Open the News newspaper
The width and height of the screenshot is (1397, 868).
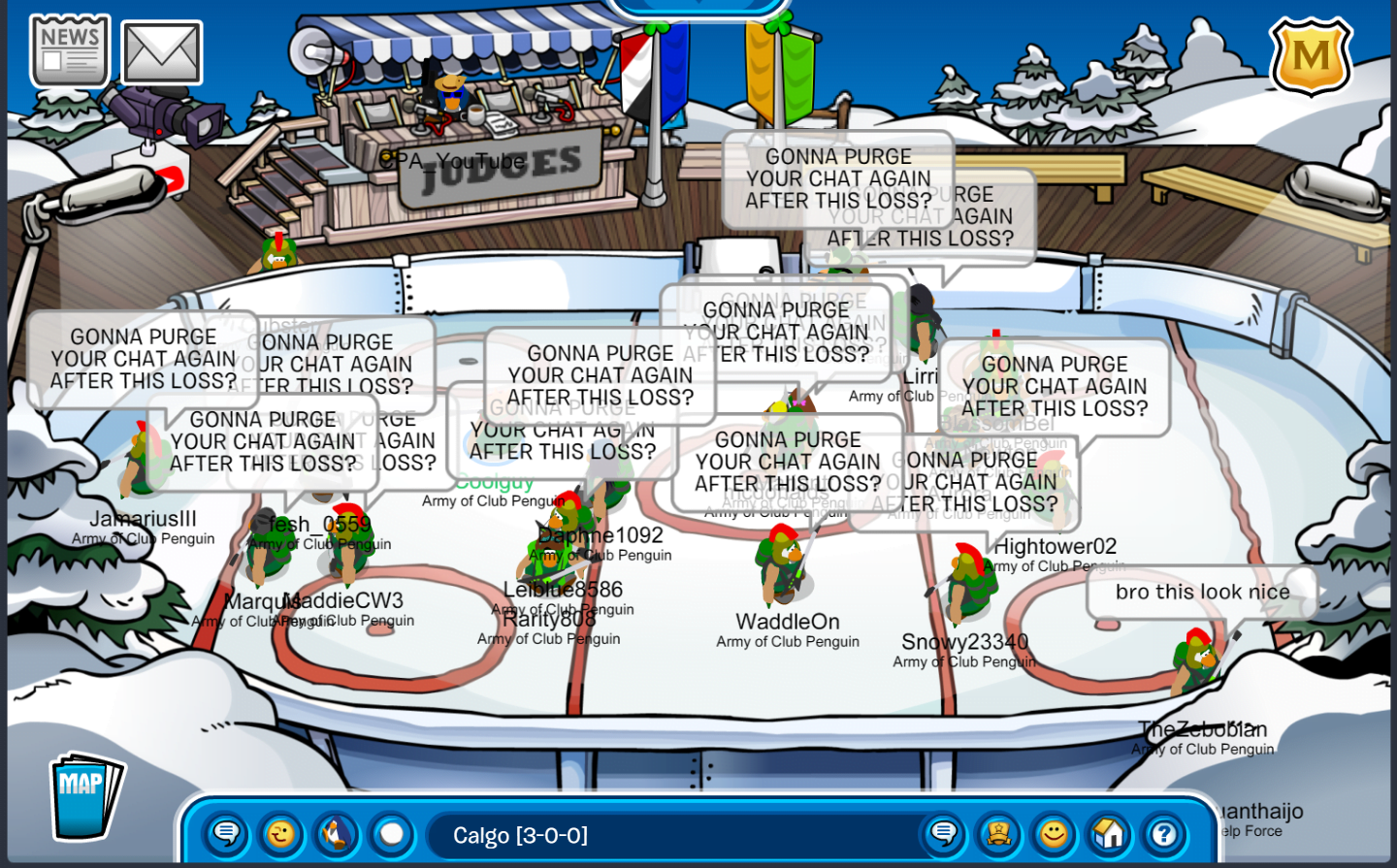coord(70,51)
